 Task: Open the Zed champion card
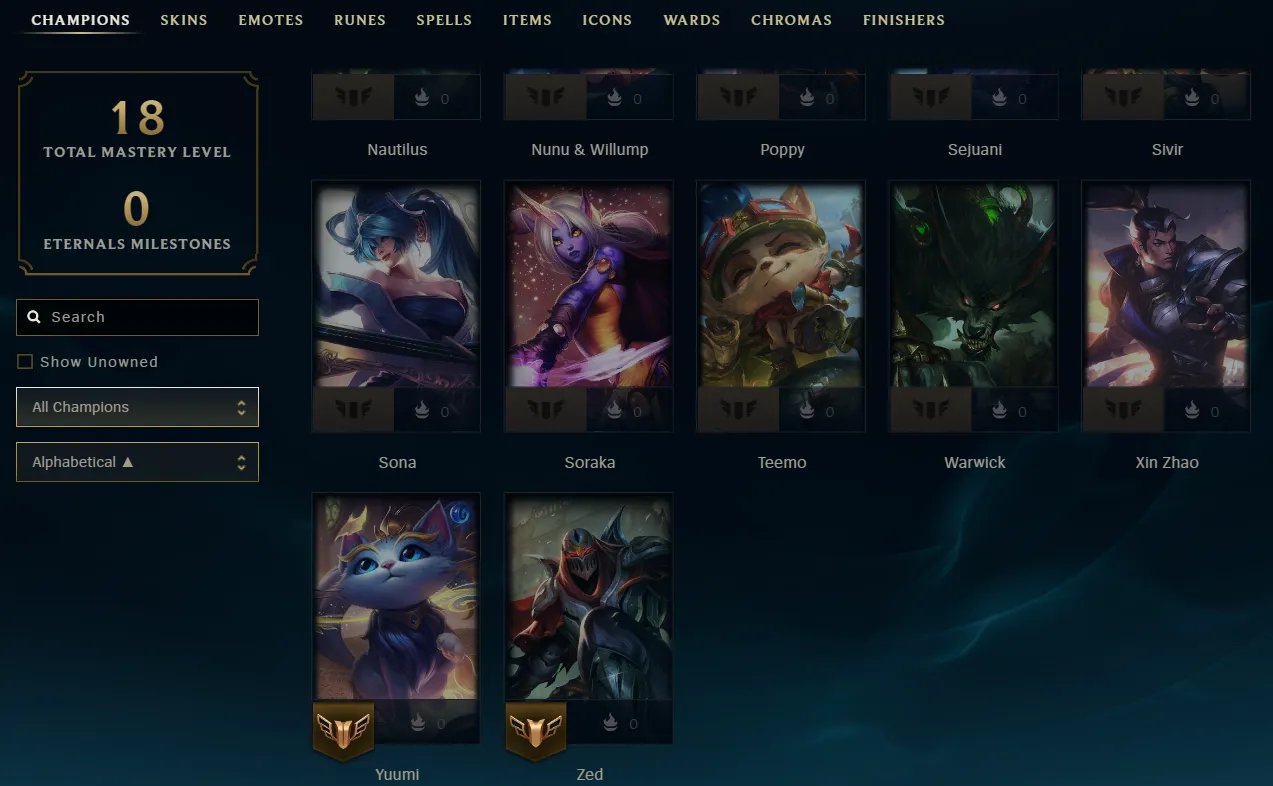pos(588,600)
